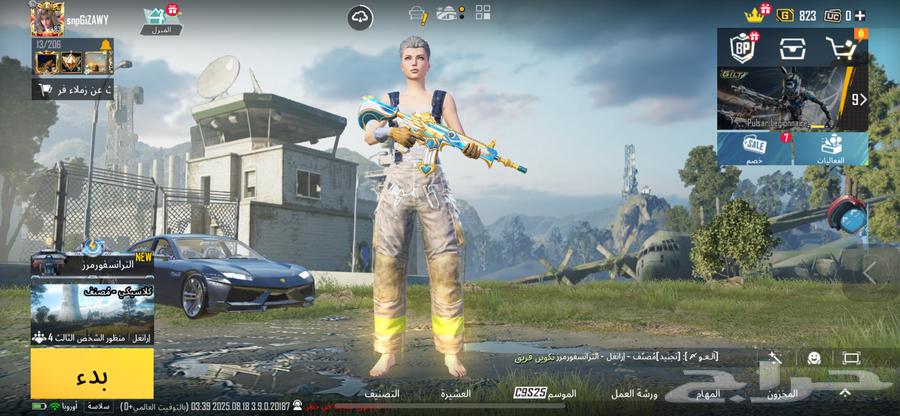
Task: Click the gold crown icon
Action: point(754,15)
